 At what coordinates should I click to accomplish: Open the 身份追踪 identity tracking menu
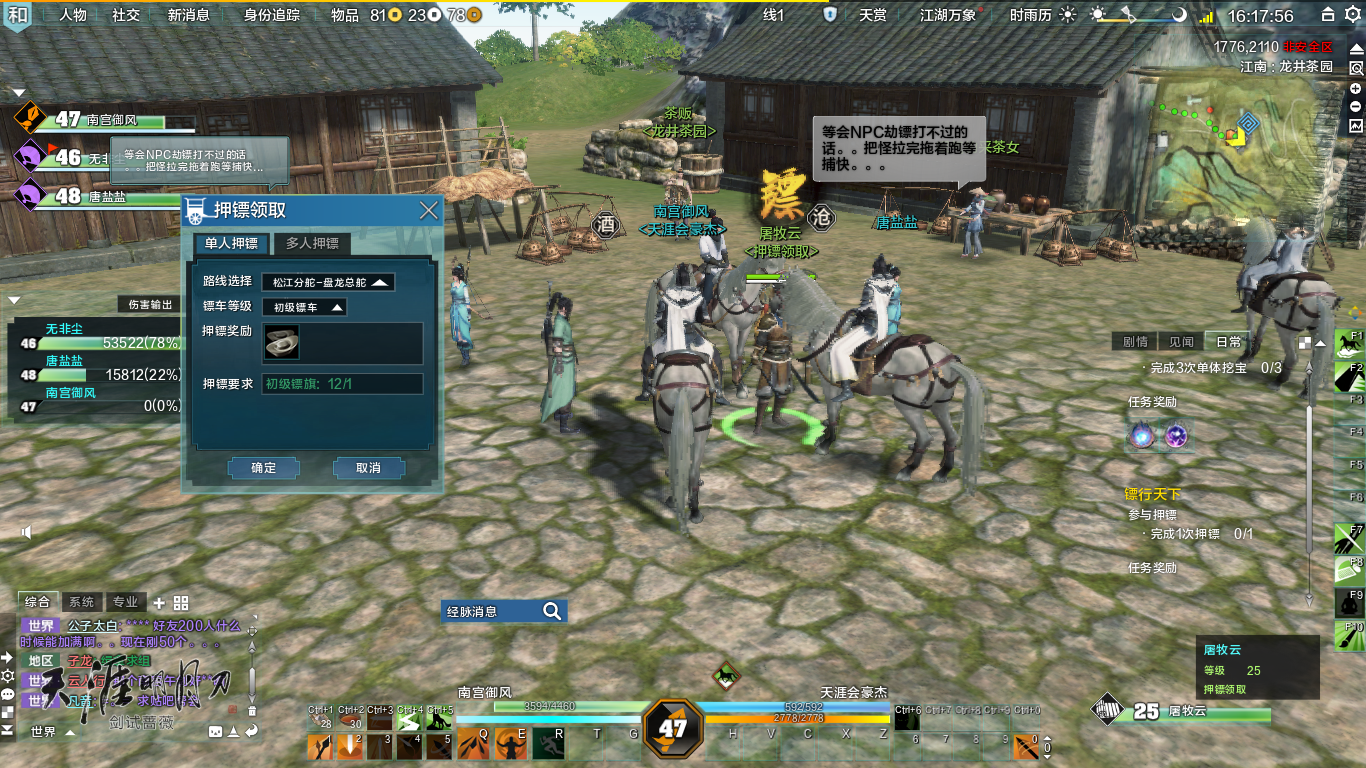point(271,15)
